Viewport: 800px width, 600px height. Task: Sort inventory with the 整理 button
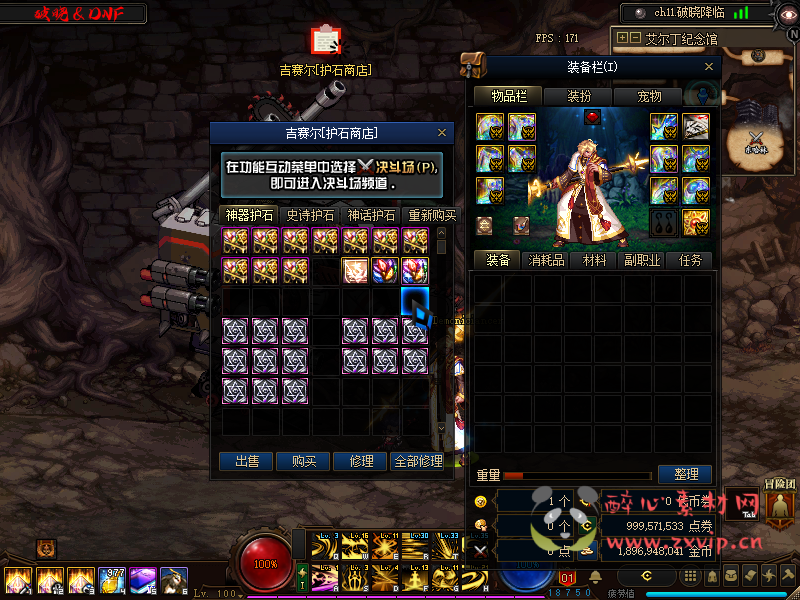point(685,474)
